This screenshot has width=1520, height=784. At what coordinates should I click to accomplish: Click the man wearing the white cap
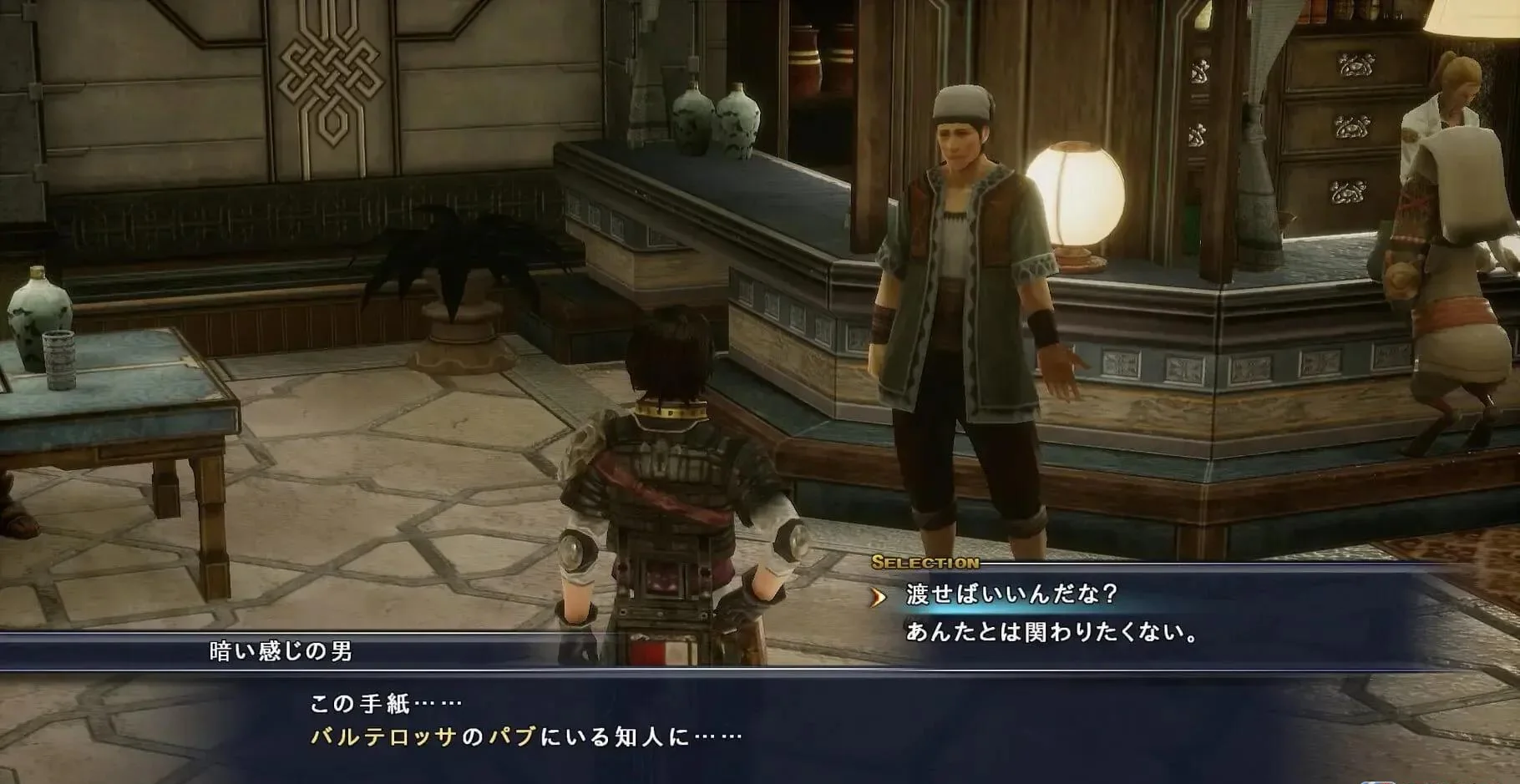click(960, 250)
